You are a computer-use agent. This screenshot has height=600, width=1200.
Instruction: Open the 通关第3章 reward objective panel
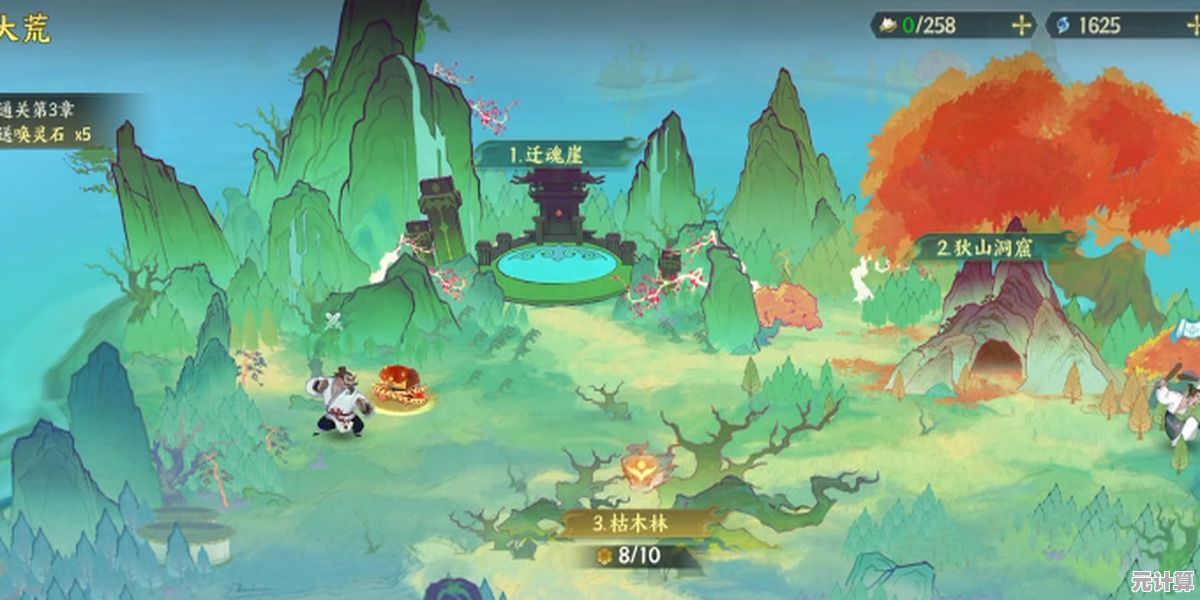(55, 120)
